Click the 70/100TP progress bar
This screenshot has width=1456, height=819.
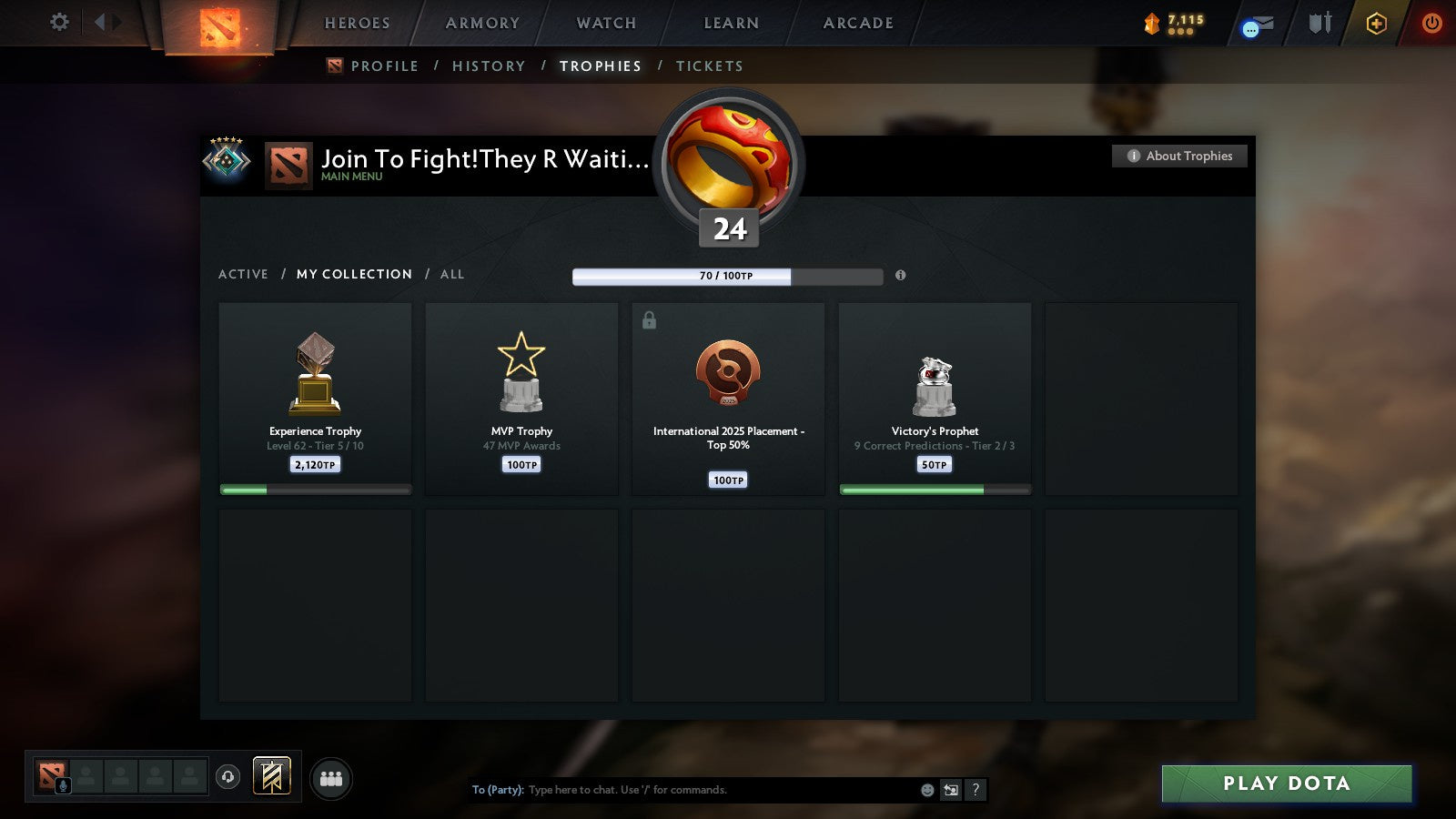tap(727, 276)
